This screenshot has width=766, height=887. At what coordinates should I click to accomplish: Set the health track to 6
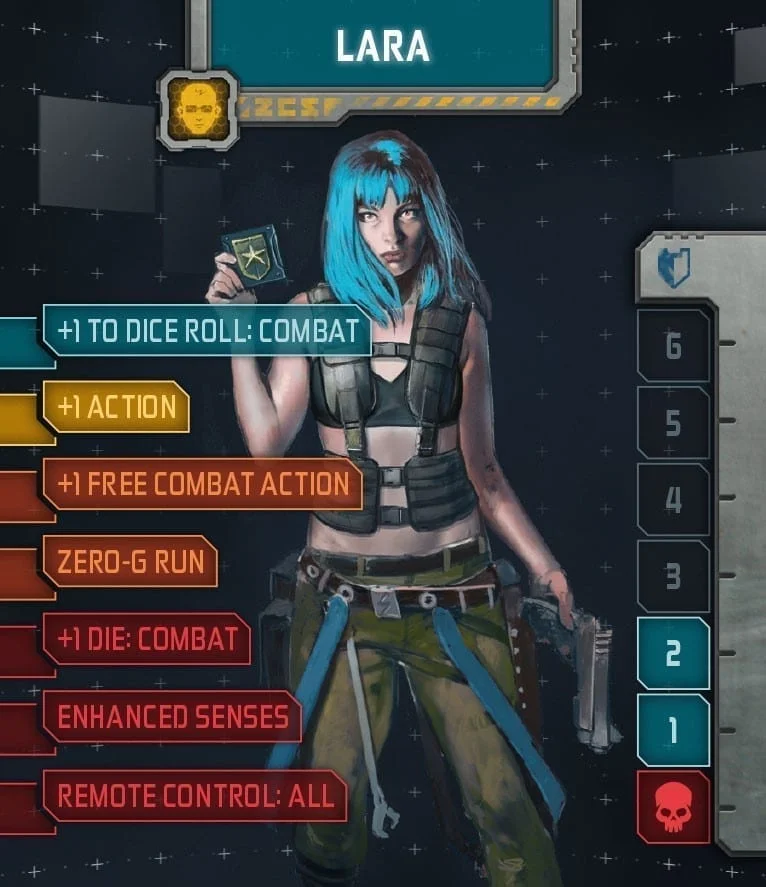673,346
